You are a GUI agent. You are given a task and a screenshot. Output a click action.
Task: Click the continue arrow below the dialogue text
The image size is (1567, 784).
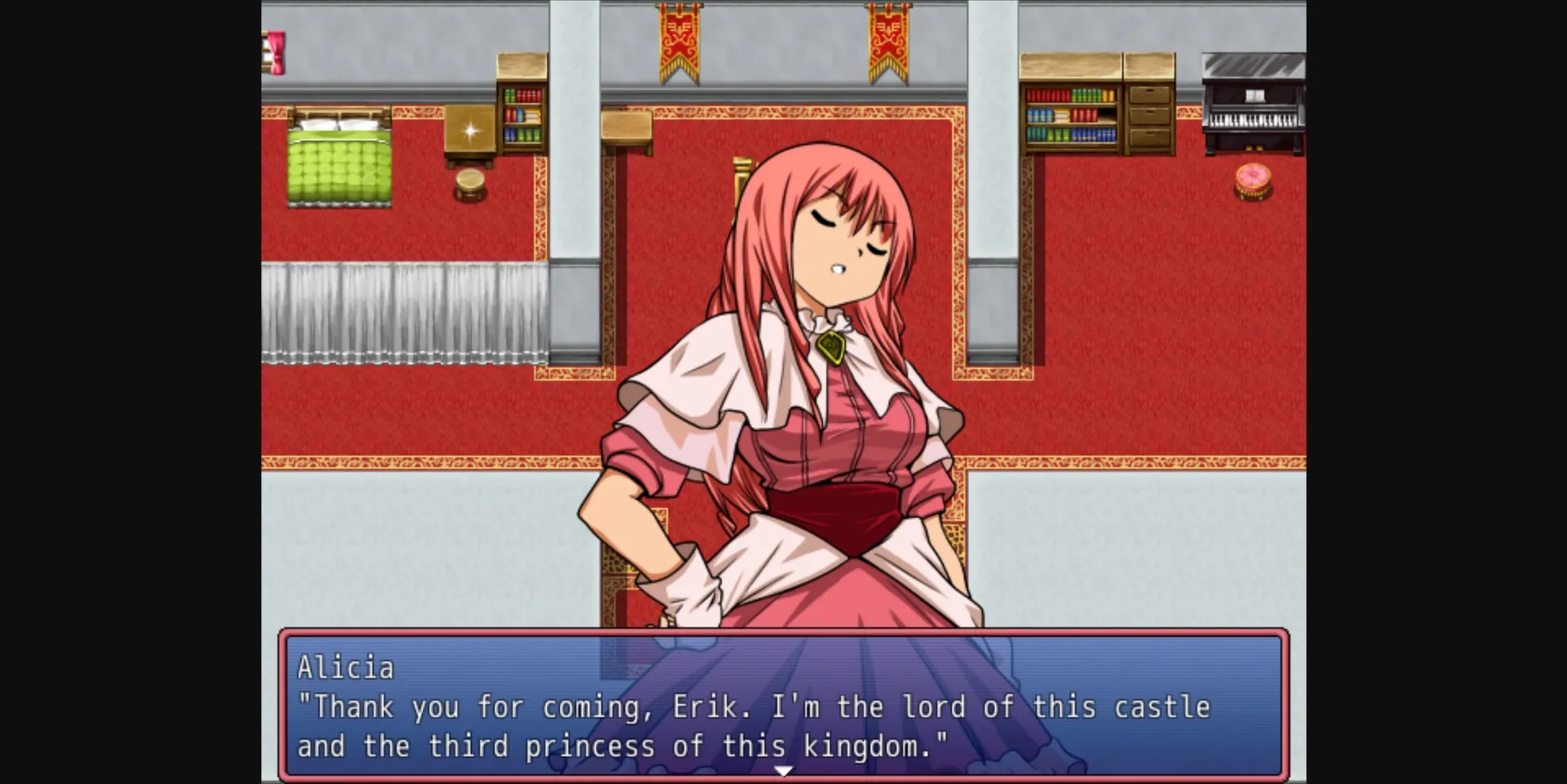click(x=784, y=768)
